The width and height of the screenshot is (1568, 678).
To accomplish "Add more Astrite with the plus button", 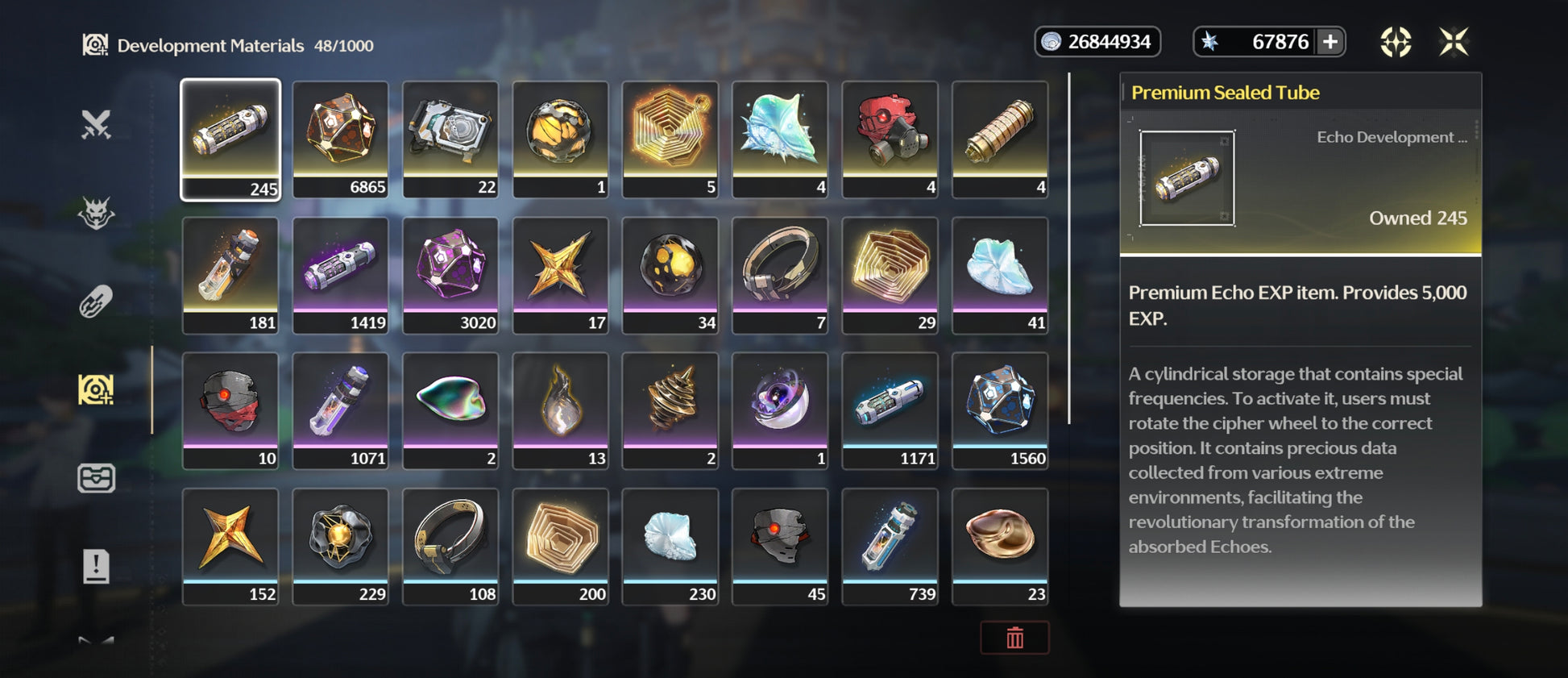I will (x=1330, y=42).
